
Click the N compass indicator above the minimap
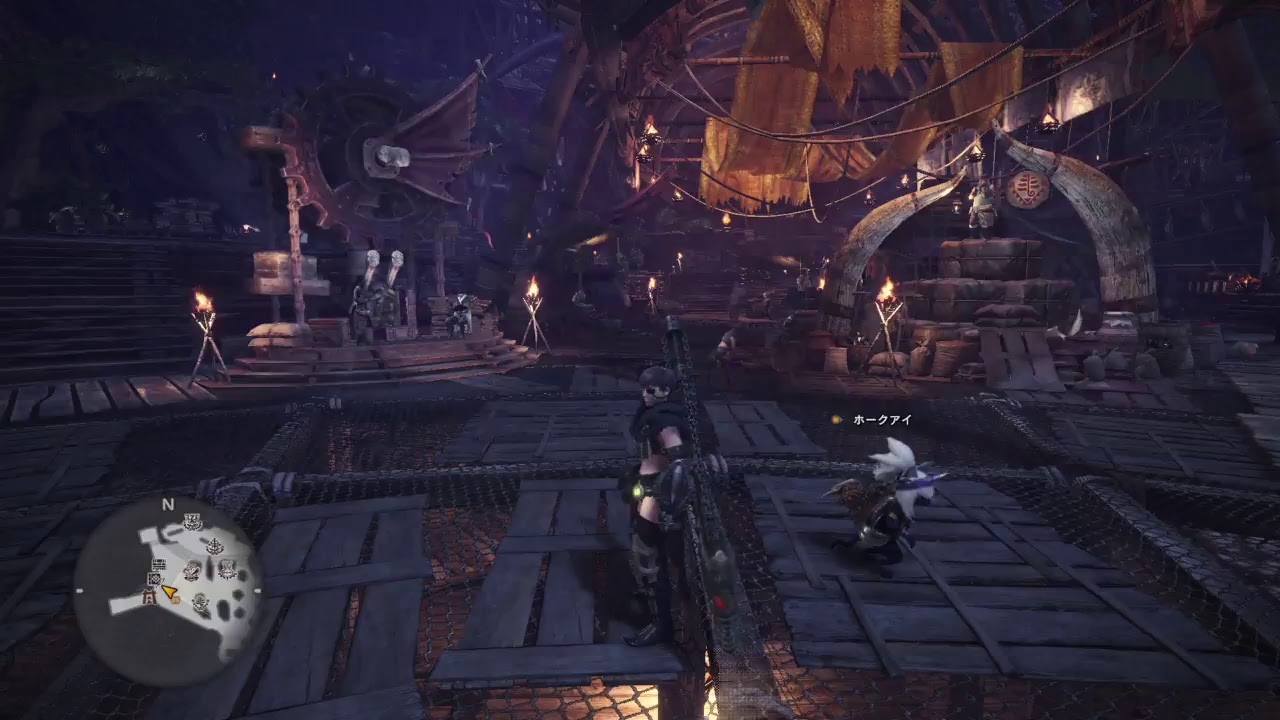tap(167, 503)
